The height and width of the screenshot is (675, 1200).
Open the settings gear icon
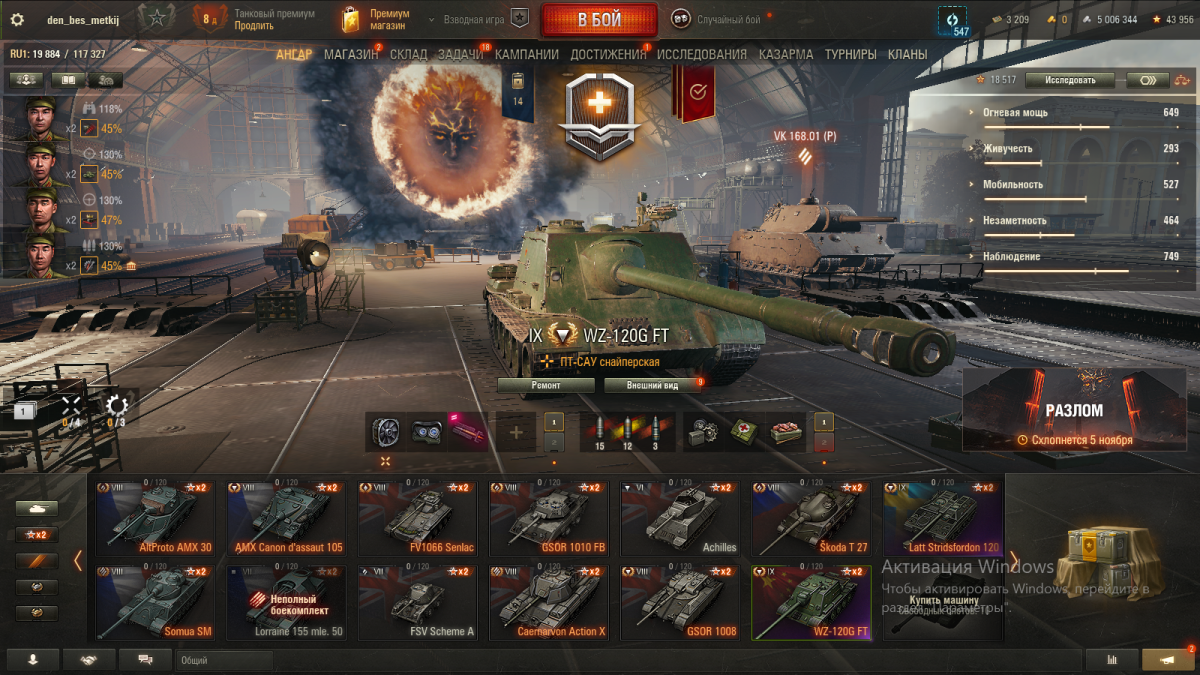tap(17, 19)
